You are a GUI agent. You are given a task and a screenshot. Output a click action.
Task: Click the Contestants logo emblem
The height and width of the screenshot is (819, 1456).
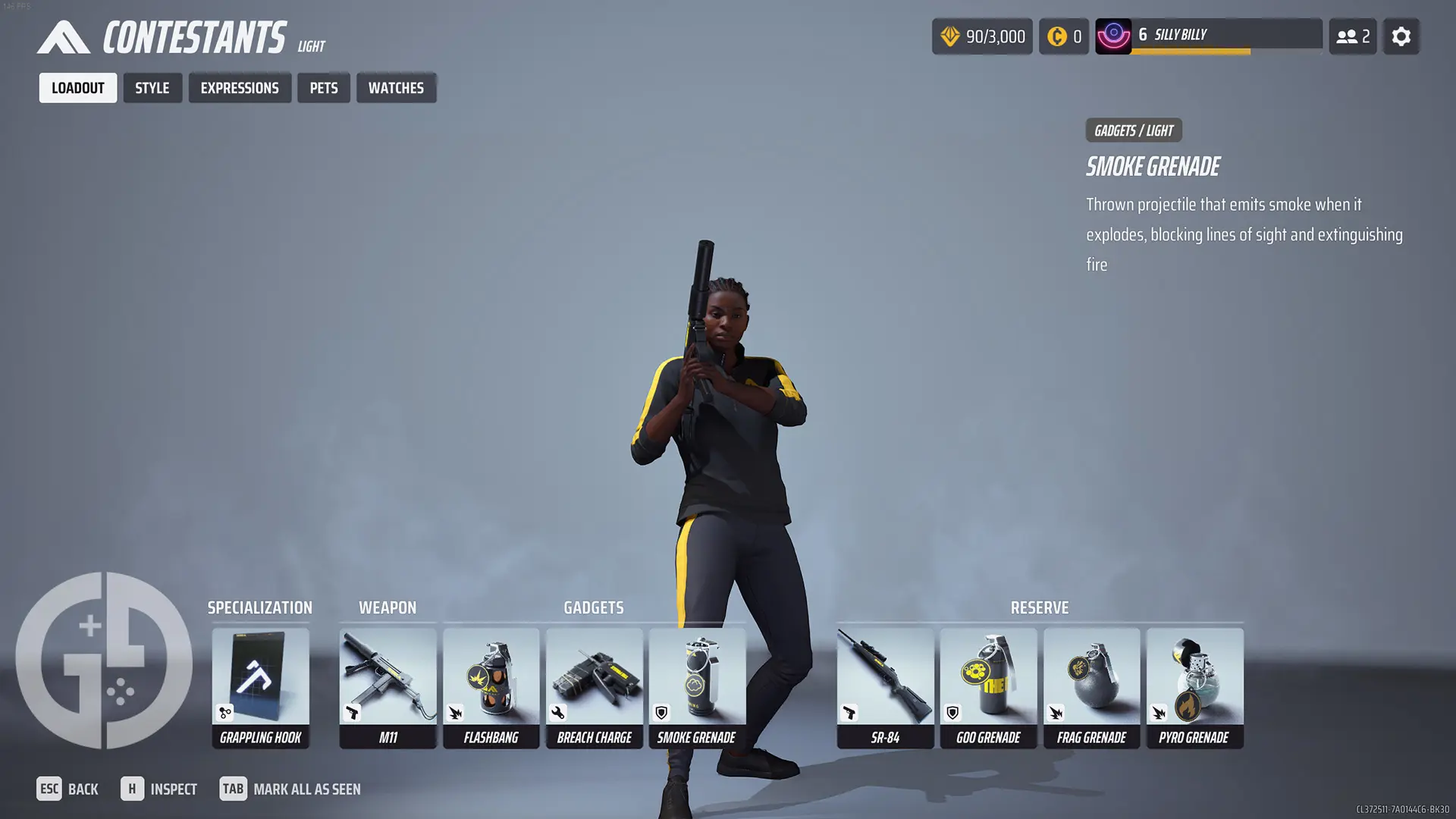pyautogui.click(x=64, y=36)
